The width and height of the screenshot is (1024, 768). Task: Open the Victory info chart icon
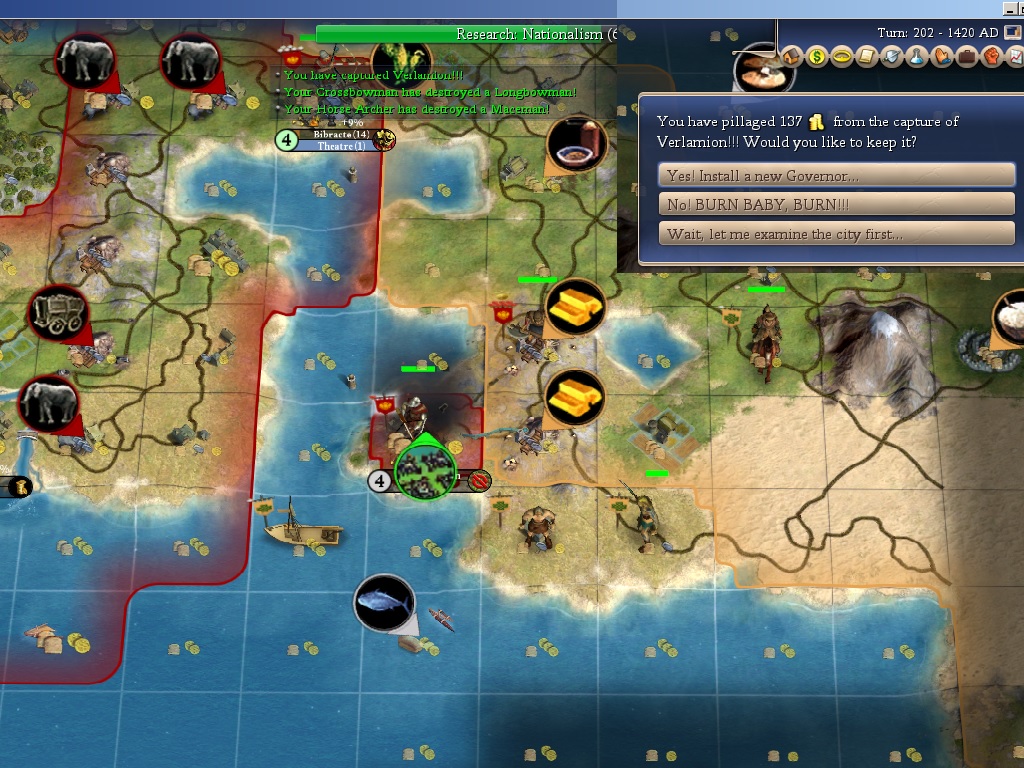[x=1014, y=57]
